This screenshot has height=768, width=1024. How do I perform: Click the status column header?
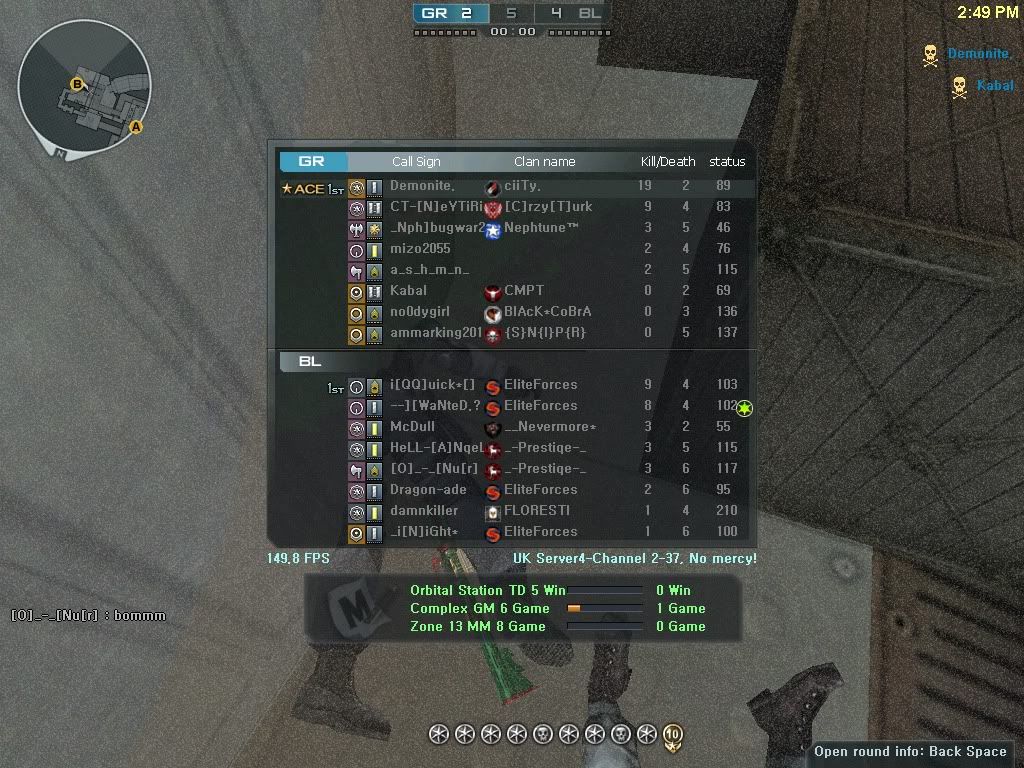pyautogui.click(x=727, y=161)
